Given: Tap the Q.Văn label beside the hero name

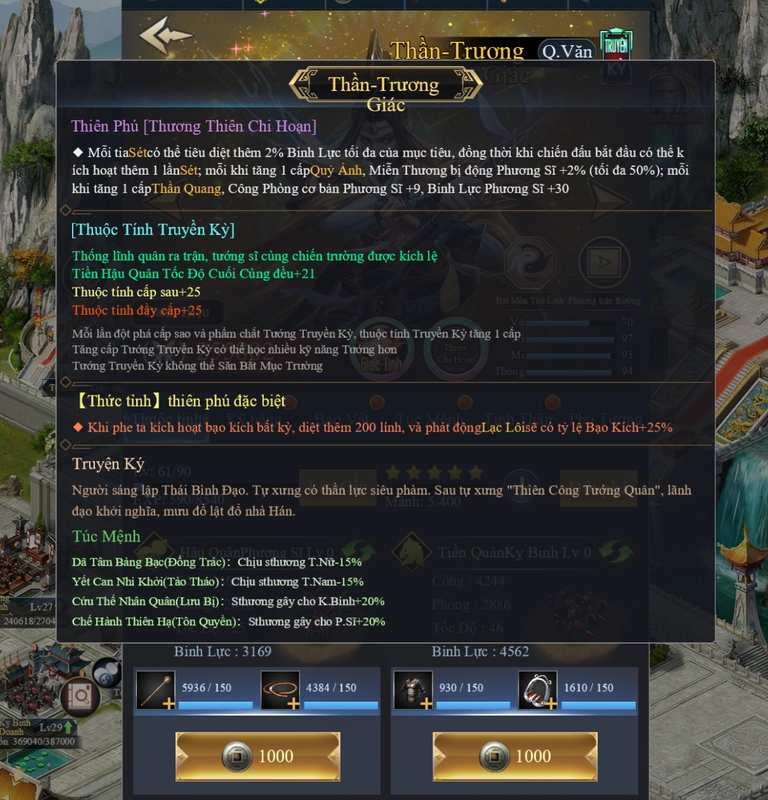Looking at the screenshot, I should pos(565,51).
